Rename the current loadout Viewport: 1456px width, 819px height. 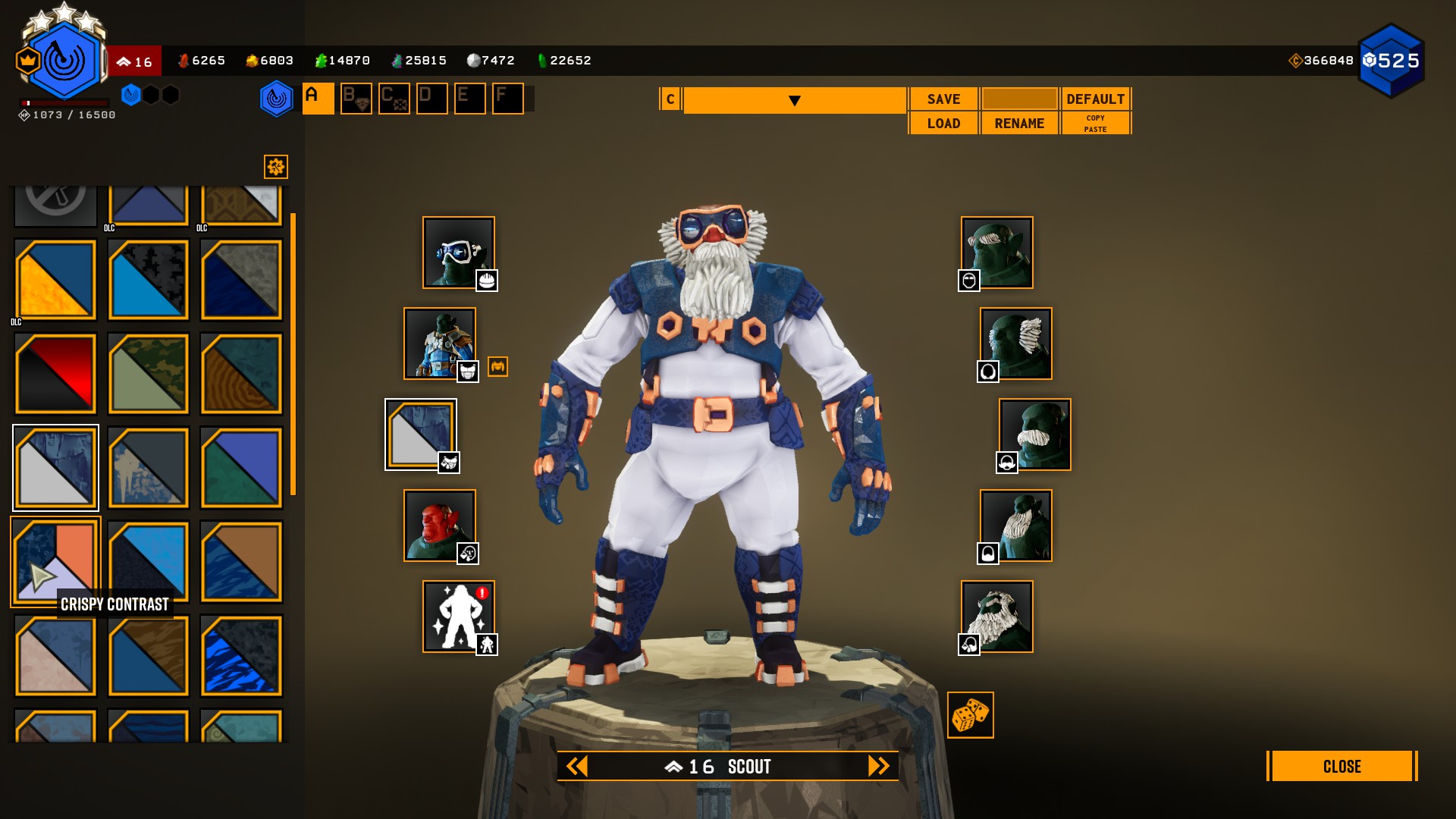click(x=1019, y=124)
